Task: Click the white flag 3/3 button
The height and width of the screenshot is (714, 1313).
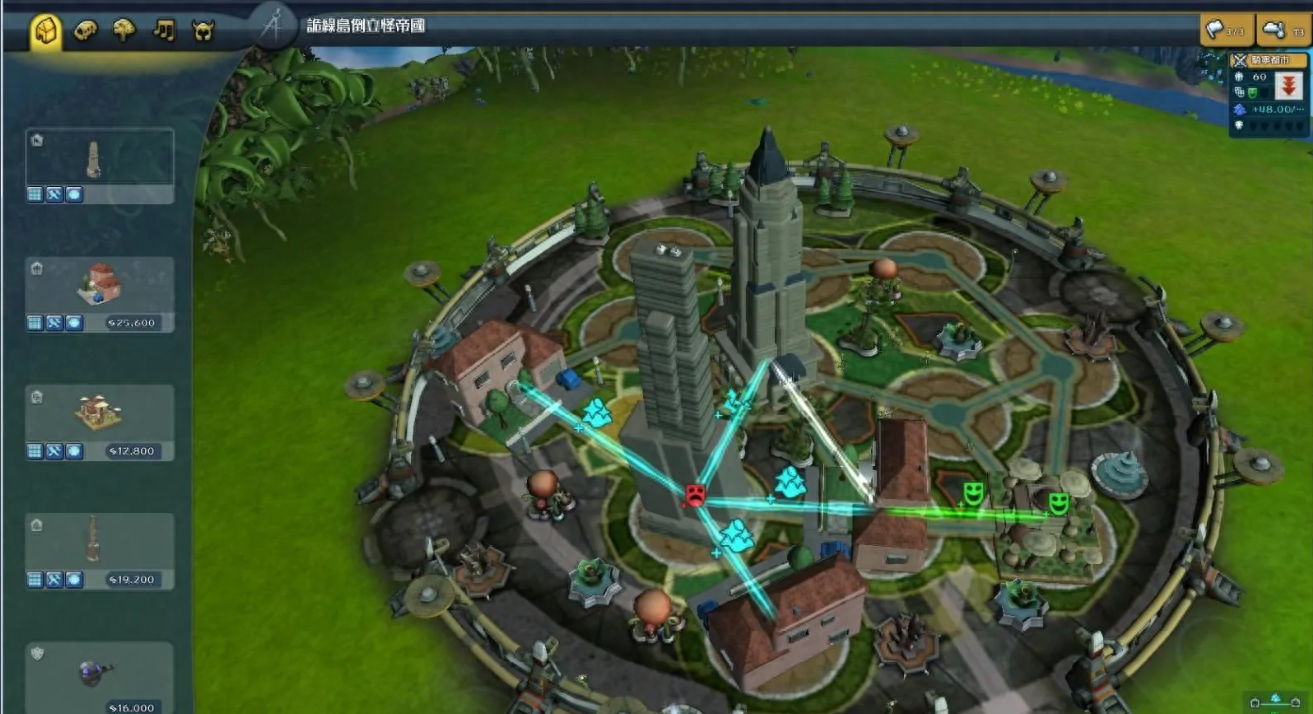Action: (1225, 30)
